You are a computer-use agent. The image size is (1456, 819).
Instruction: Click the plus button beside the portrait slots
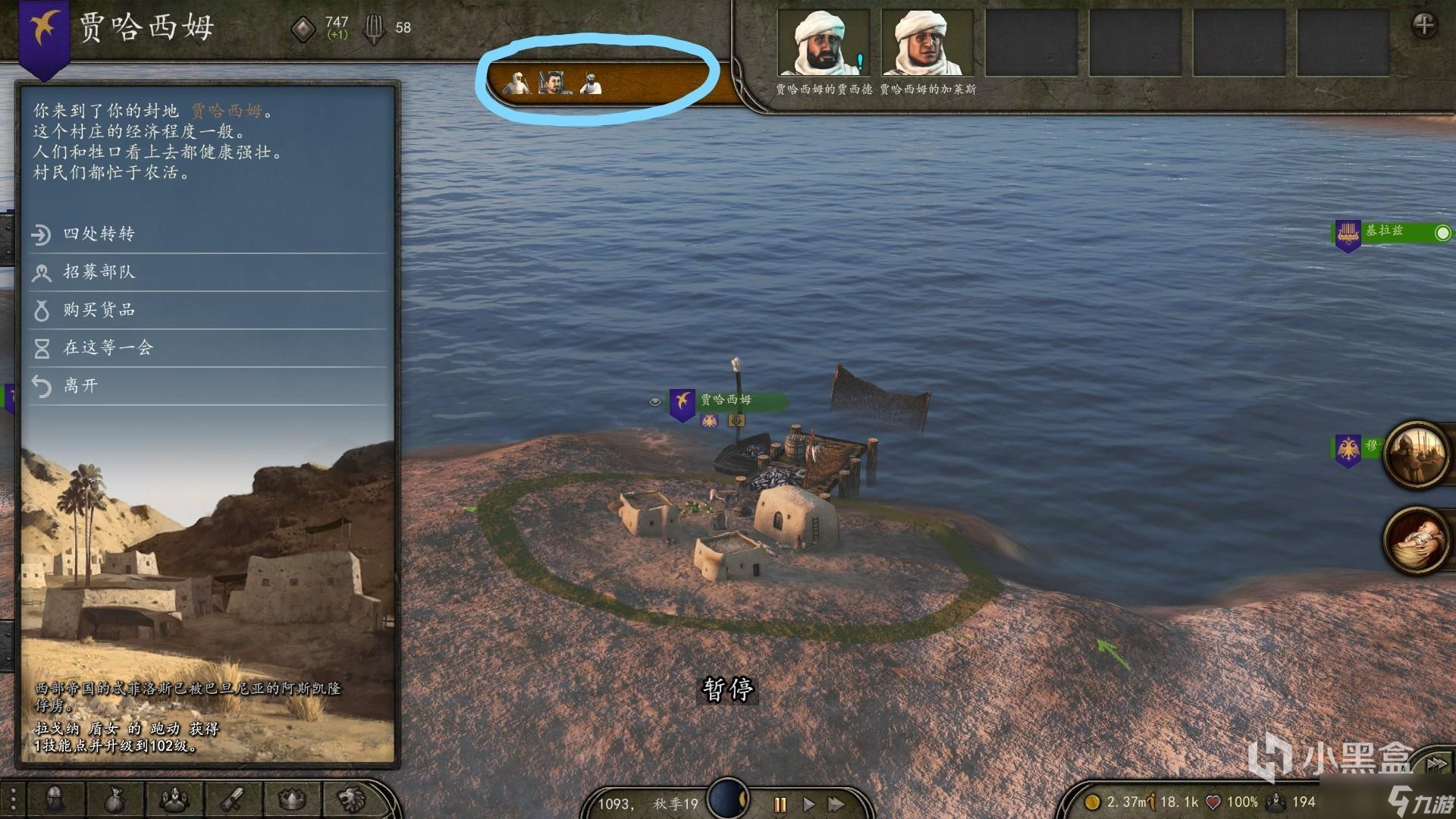click(1423, 26)
